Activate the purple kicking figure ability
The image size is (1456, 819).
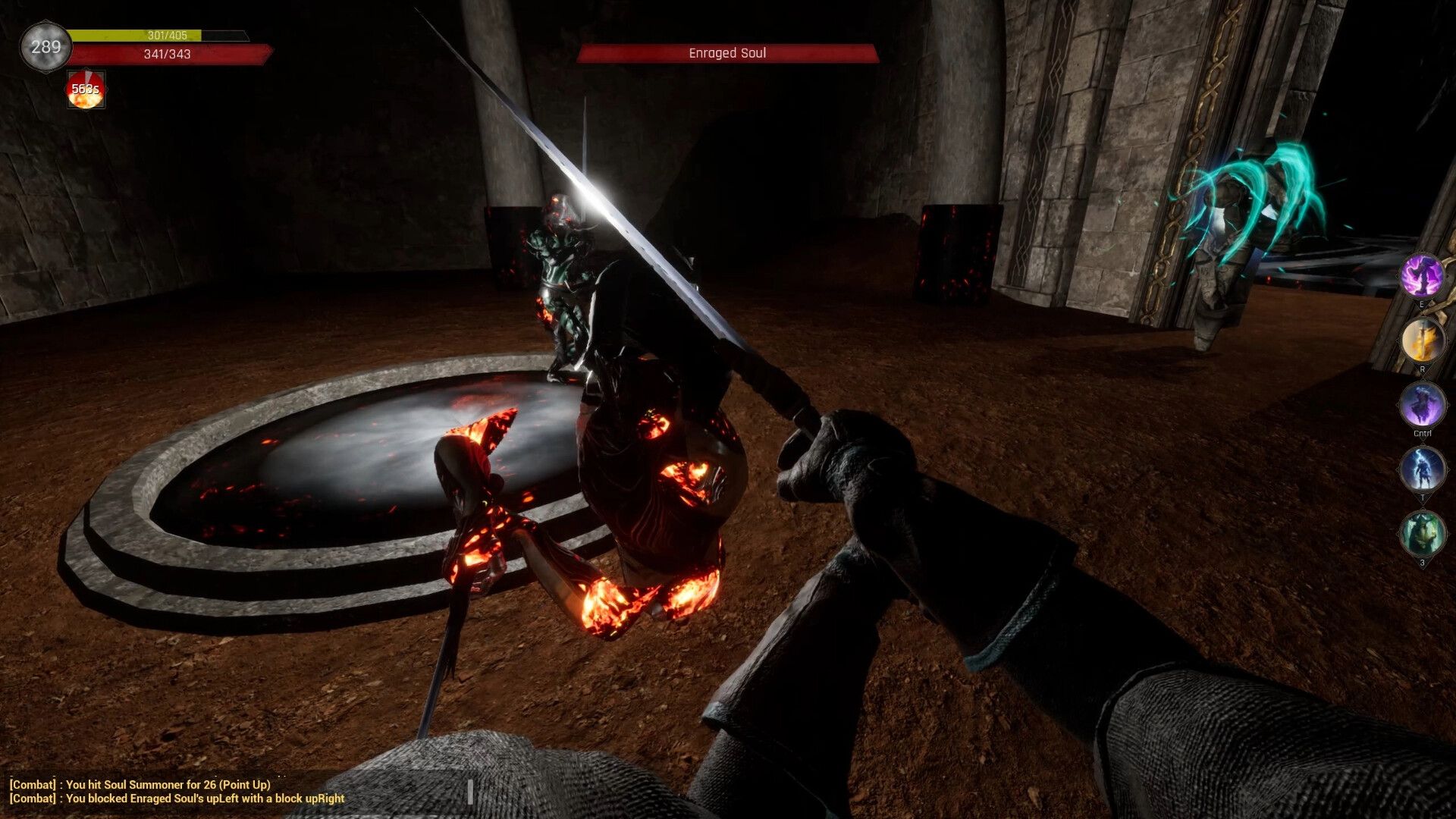click(1422, 275)
